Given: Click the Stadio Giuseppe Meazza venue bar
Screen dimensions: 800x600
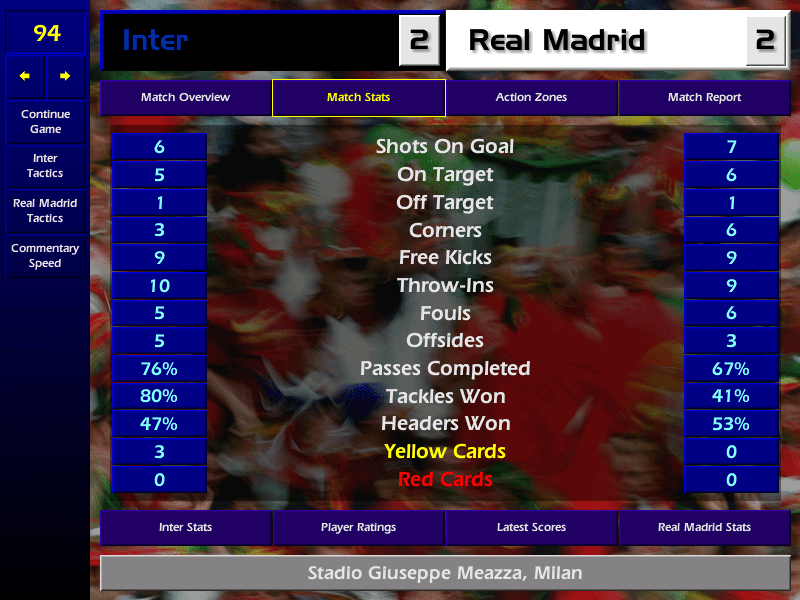Looking at the screenshot, I should pyautogui.click(x=444, y=574).
